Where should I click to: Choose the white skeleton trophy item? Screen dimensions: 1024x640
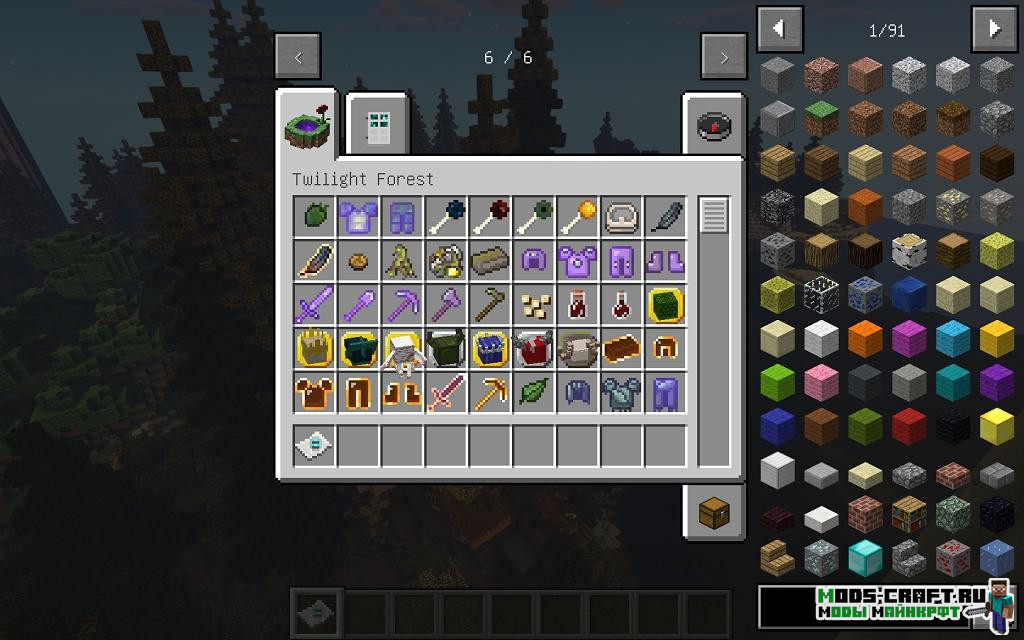tap(399, 350)
